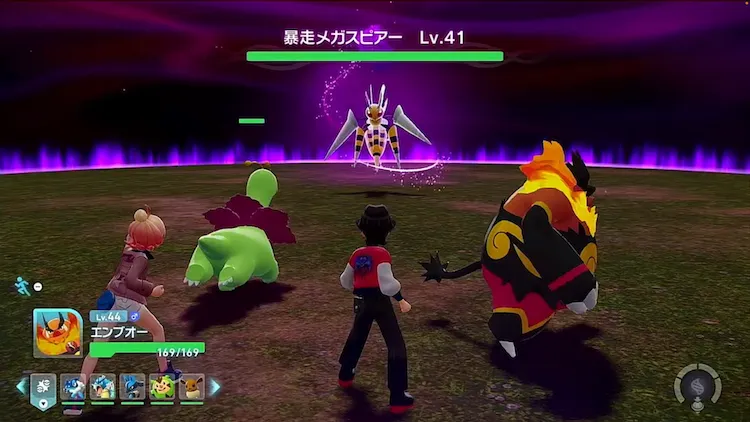
Task: Choose Gyarados from the party bar
Action: (x=103, y=387)
